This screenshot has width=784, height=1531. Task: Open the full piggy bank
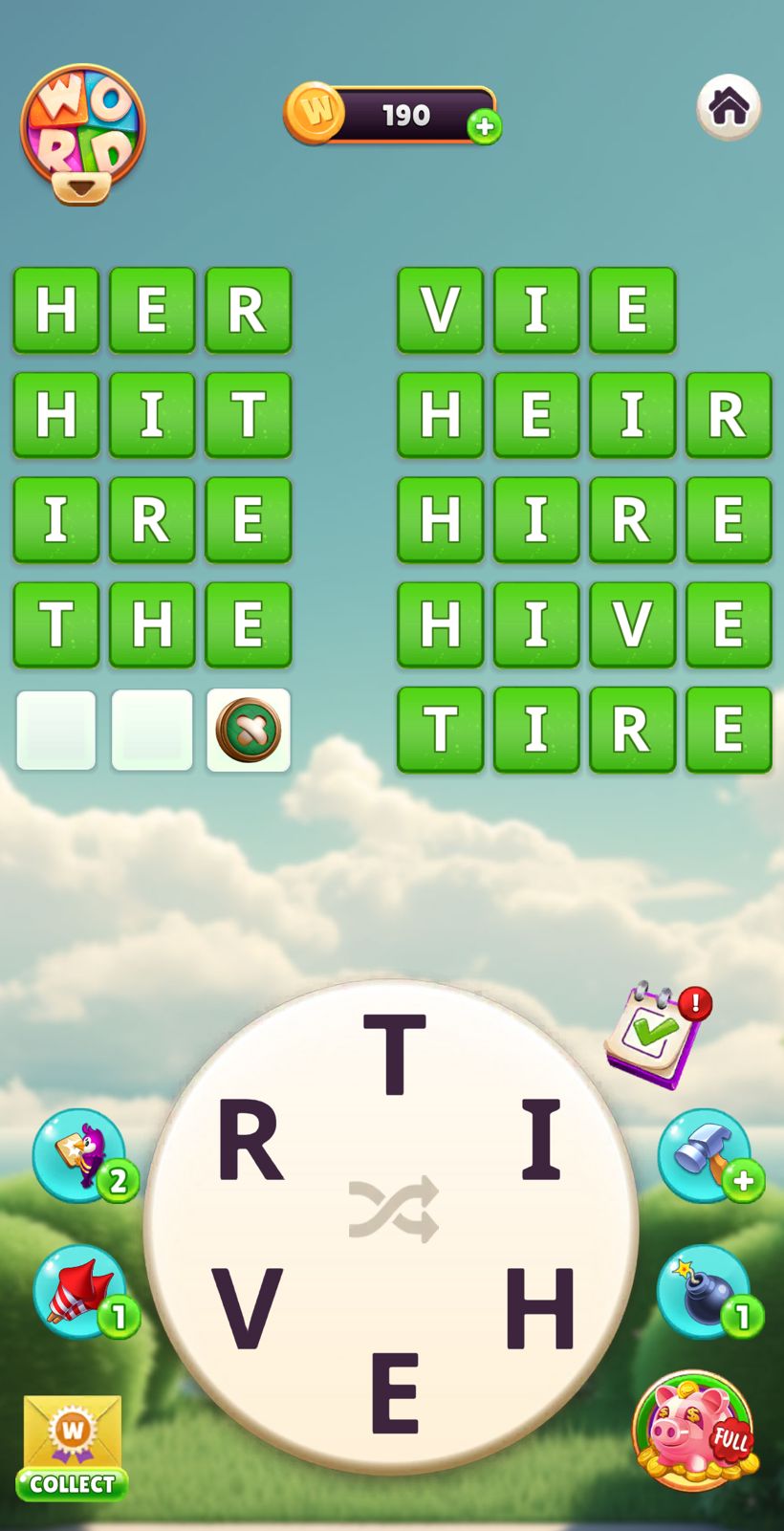pos(695,1431)
